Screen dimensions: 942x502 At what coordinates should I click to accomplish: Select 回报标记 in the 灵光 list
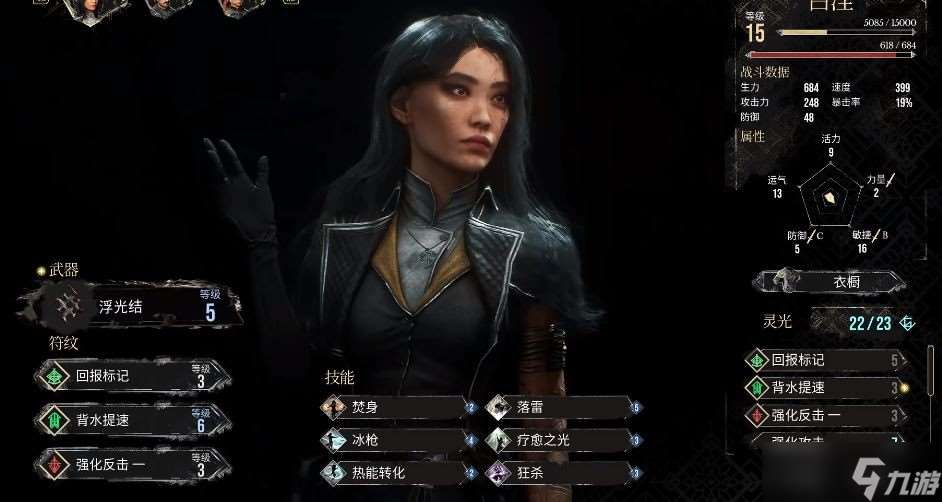pos(826,360)
